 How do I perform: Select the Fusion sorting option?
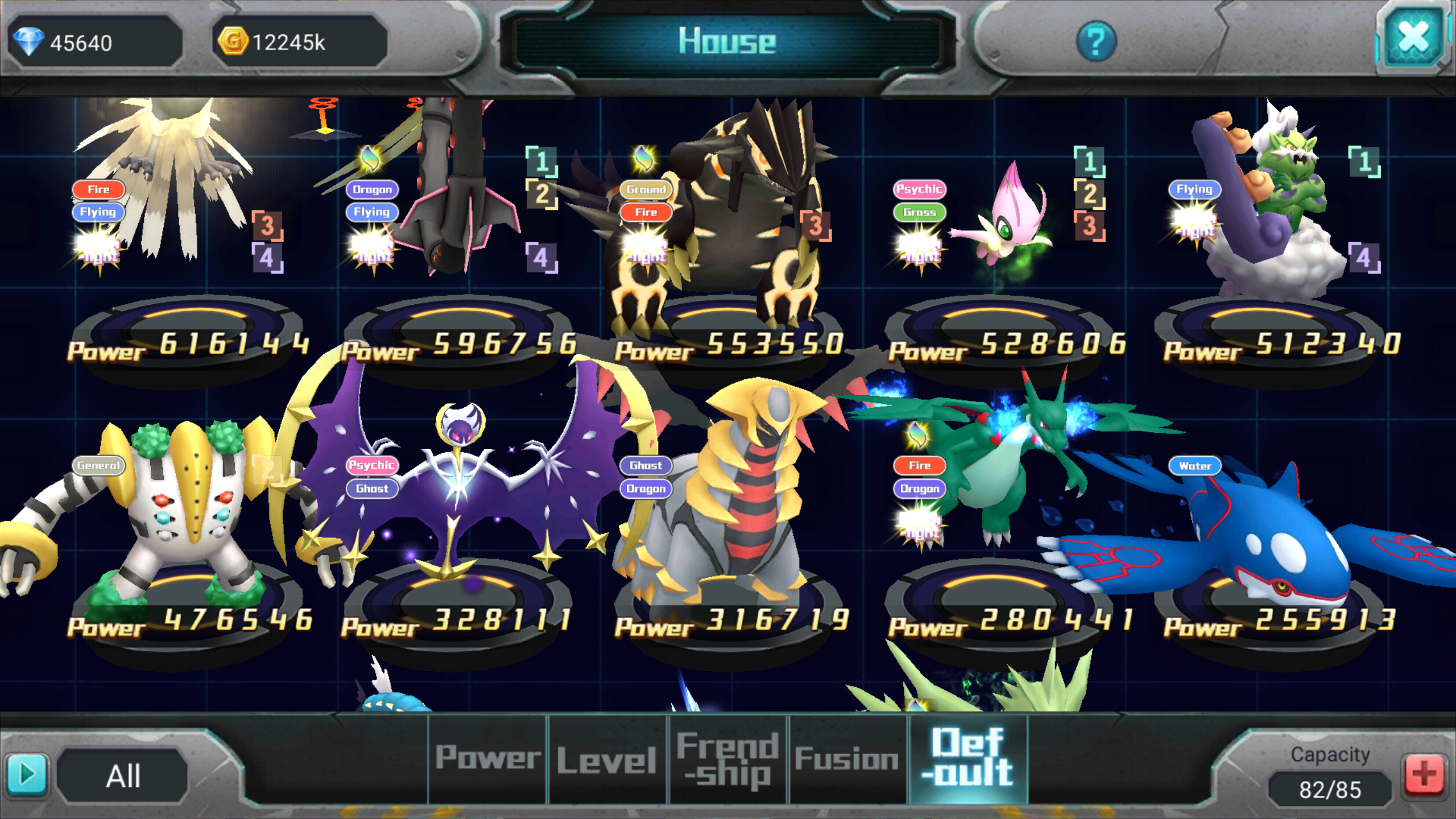(x=846, y=758)
